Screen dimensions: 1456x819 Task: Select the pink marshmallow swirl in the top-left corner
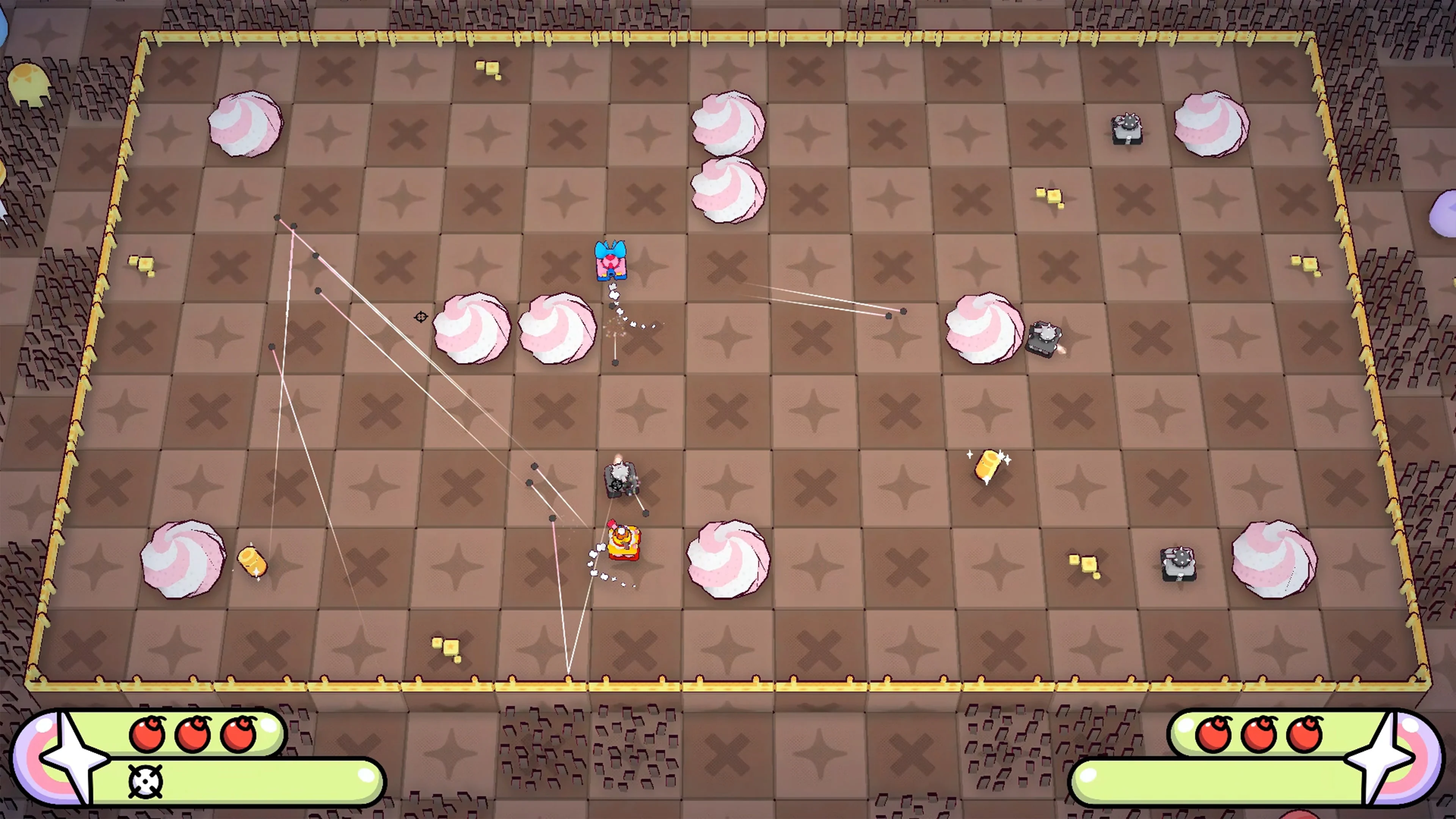pos(245,123)
